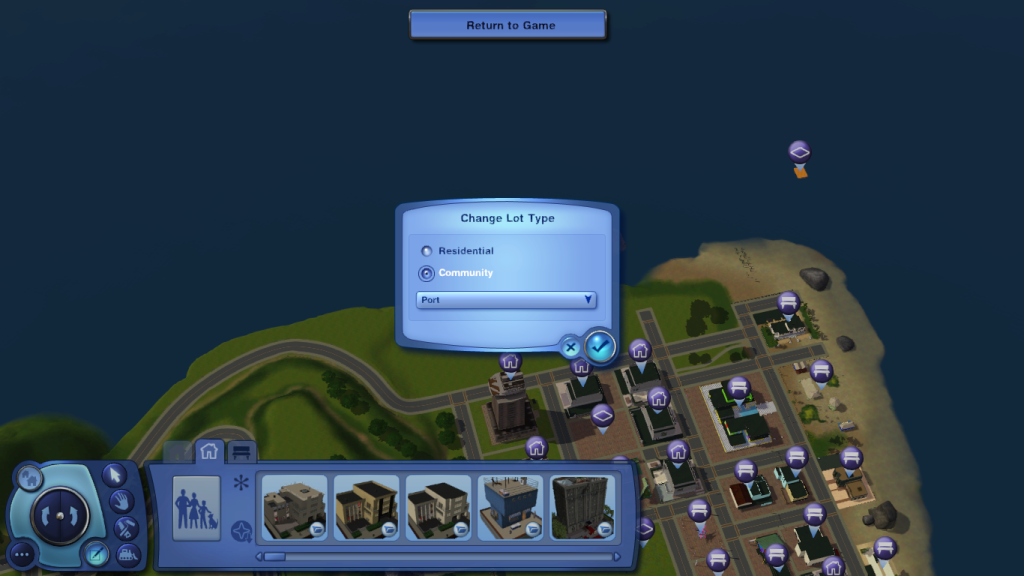Select the dark gray high-rise lot thumbnail

(582, 507)
